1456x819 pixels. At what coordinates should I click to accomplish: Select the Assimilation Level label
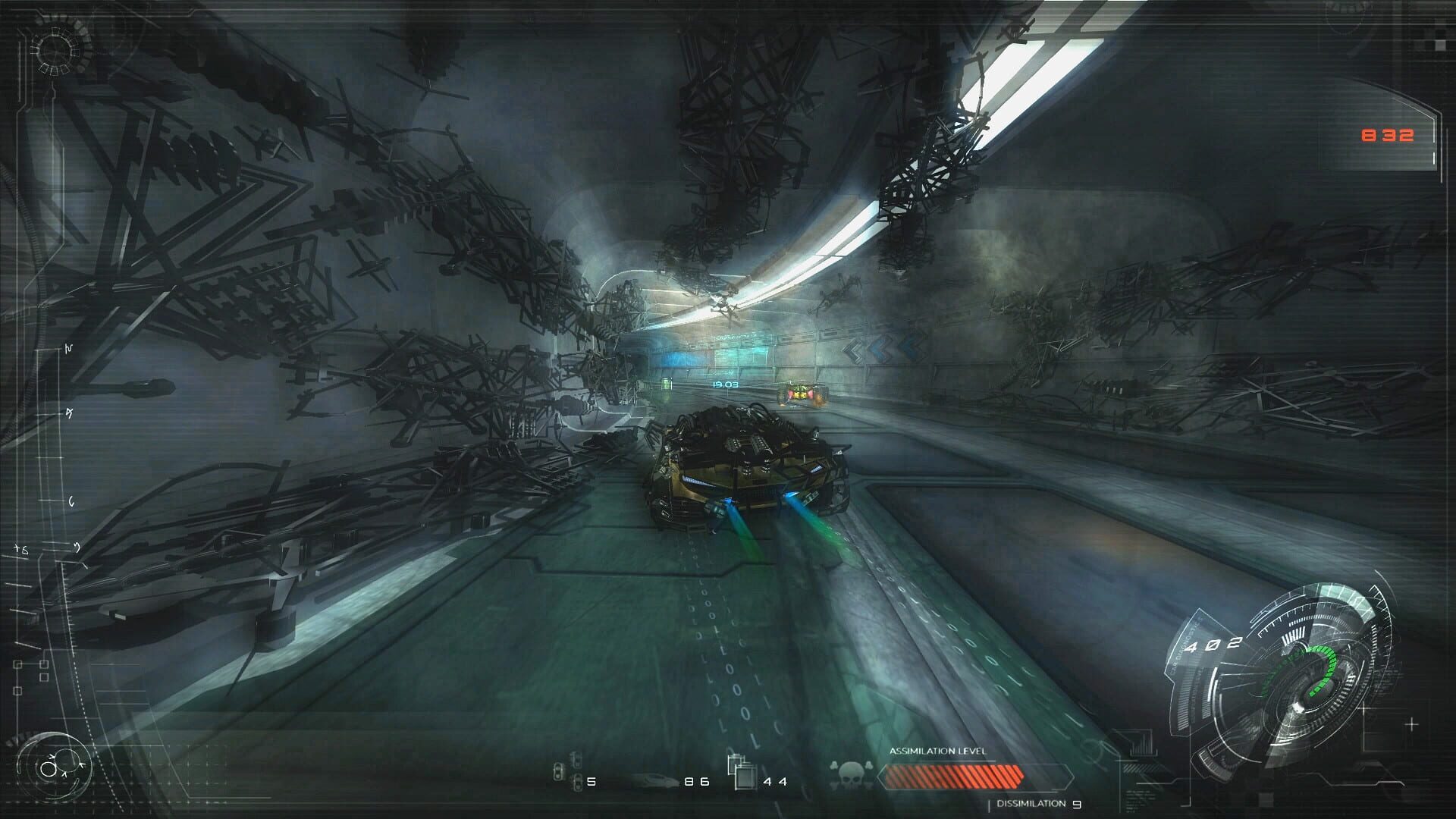pyautogui.click(x=939, y=752)
